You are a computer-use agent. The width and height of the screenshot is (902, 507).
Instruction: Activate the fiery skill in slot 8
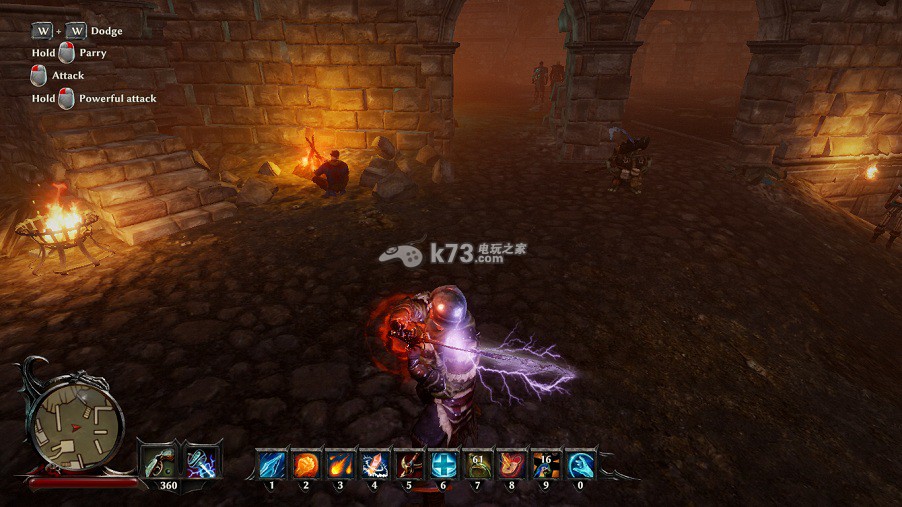tap(511, 464)
